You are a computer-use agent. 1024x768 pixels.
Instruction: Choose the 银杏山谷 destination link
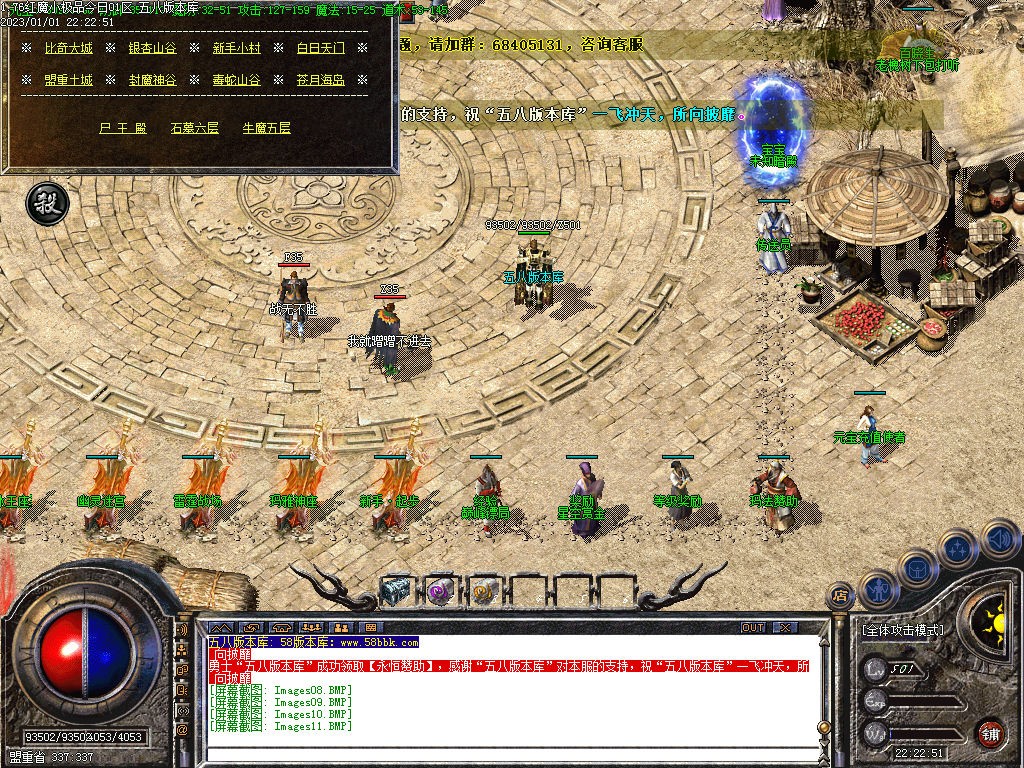pyautogui.click(x=152, y=48)
